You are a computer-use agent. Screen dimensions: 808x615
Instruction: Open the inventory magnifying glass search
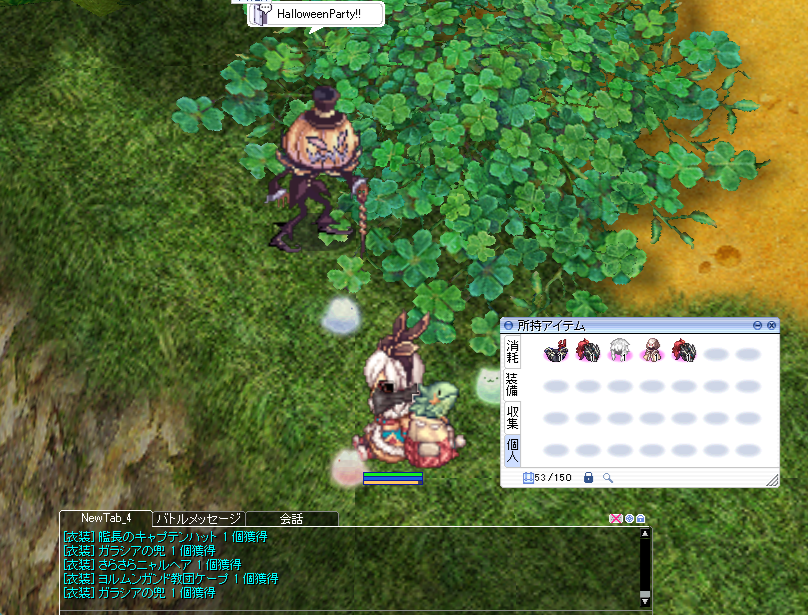coord(607,478)
